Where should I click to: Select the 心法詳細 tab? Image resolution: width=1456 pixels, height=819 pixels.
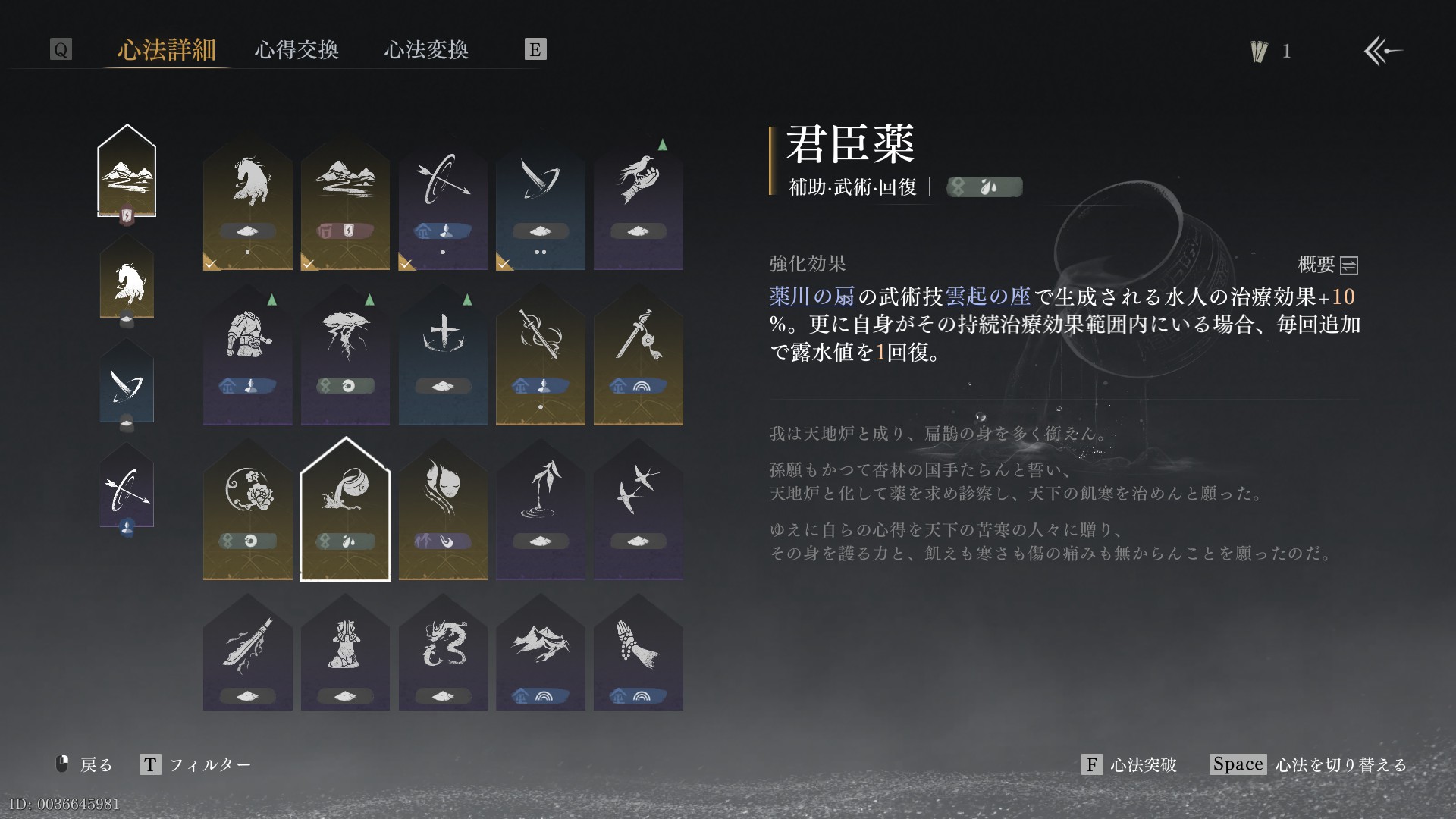coord(167,50)
